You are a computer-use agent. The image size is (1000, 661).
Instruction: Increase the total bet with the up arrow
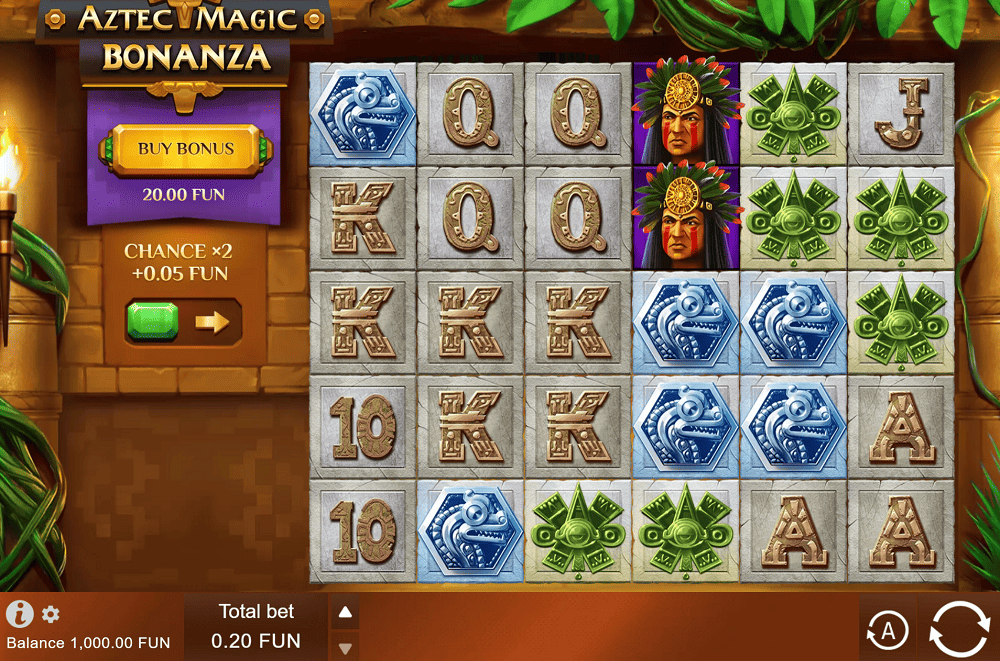pos(345,612)
